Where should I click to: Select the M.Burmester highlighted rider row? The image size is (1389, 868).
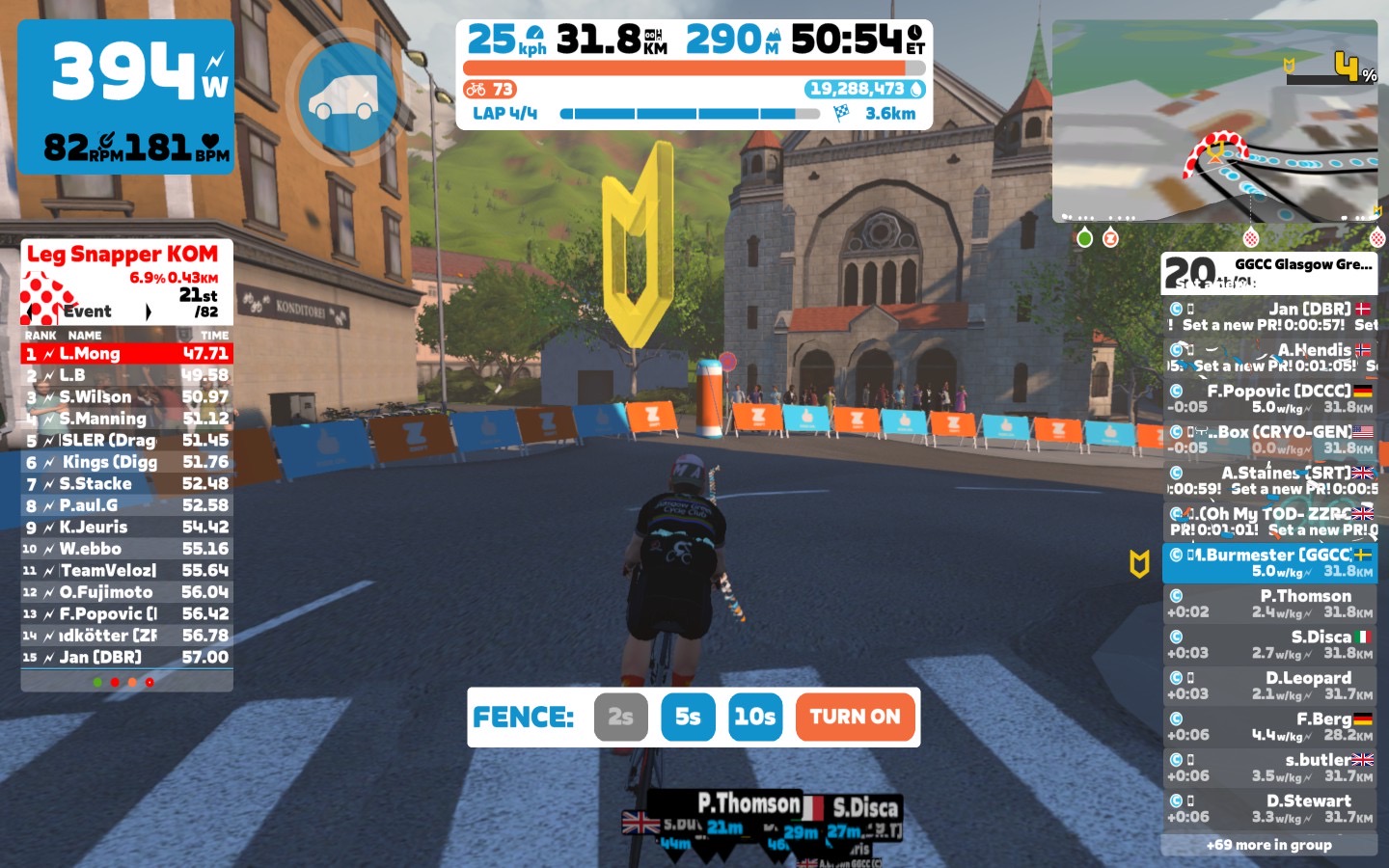[x=1268, y=562]
